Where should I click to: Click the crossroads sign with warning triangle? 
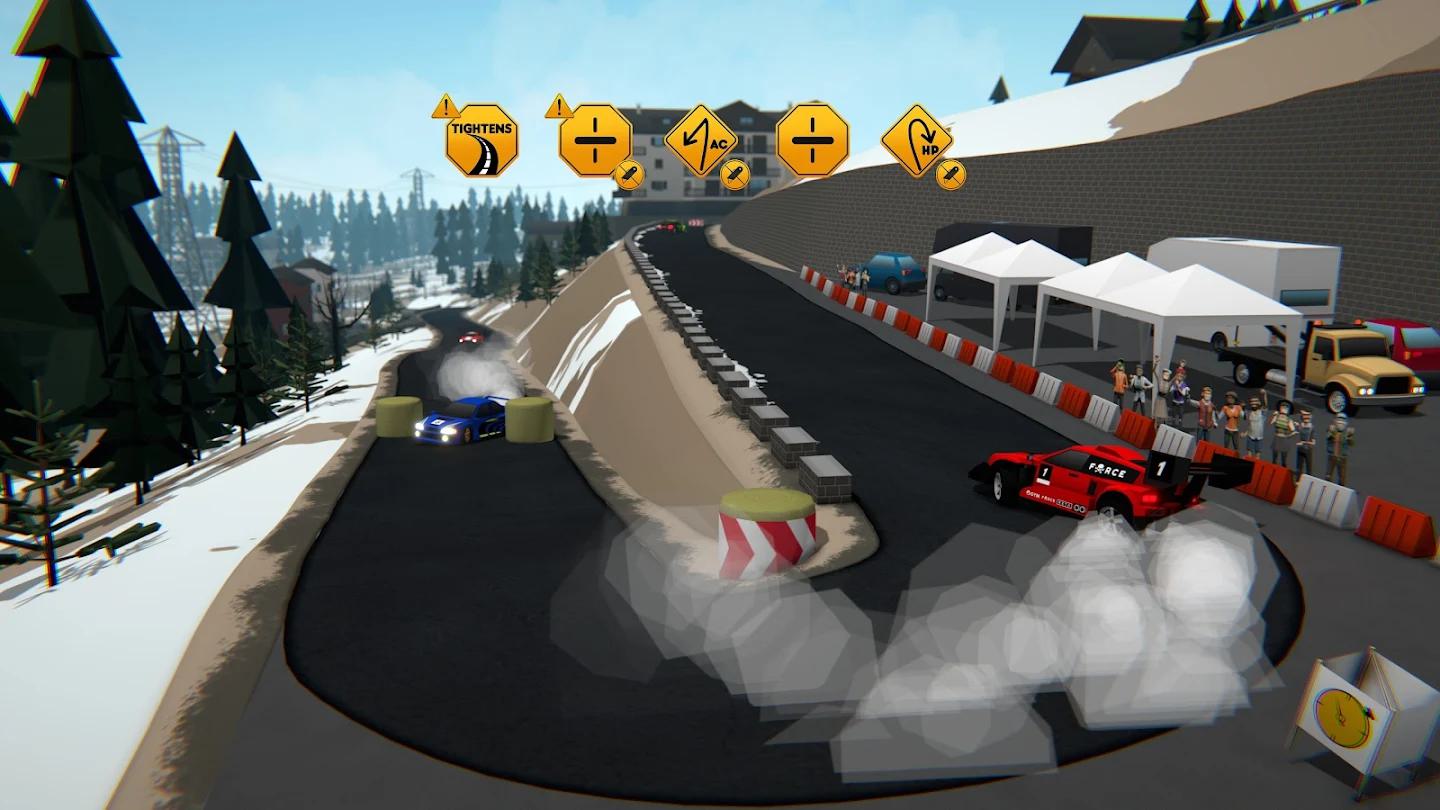(x=595, y=141)
